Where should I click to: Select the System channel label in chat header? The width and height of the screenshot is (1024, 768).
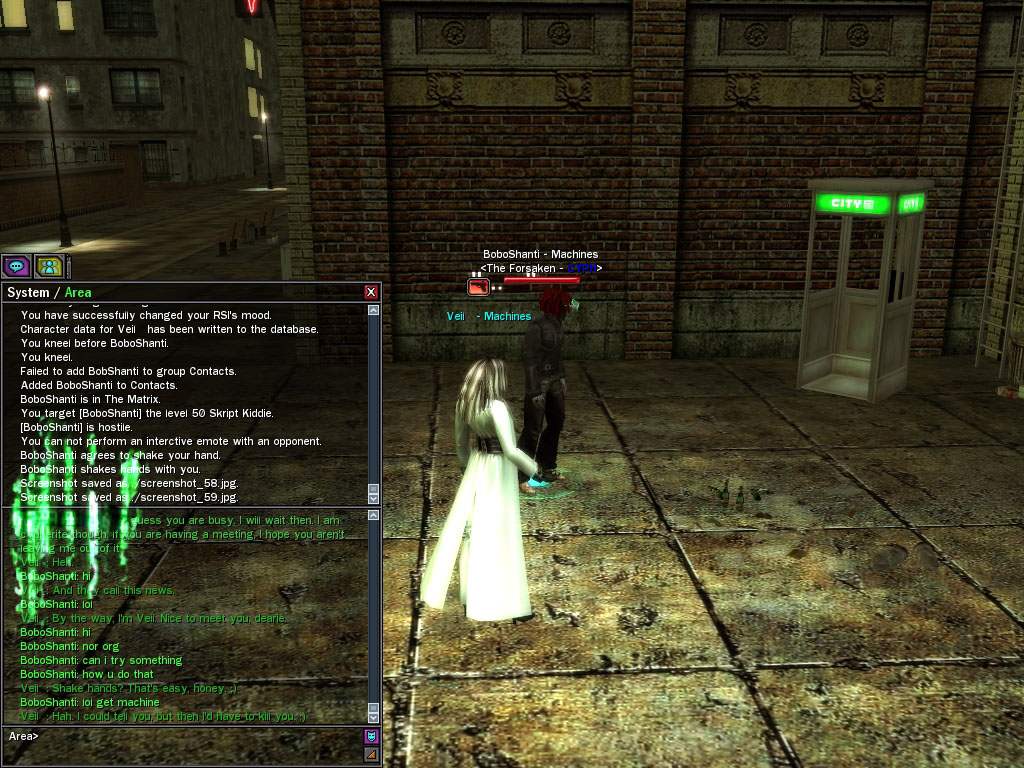point(27,293)
